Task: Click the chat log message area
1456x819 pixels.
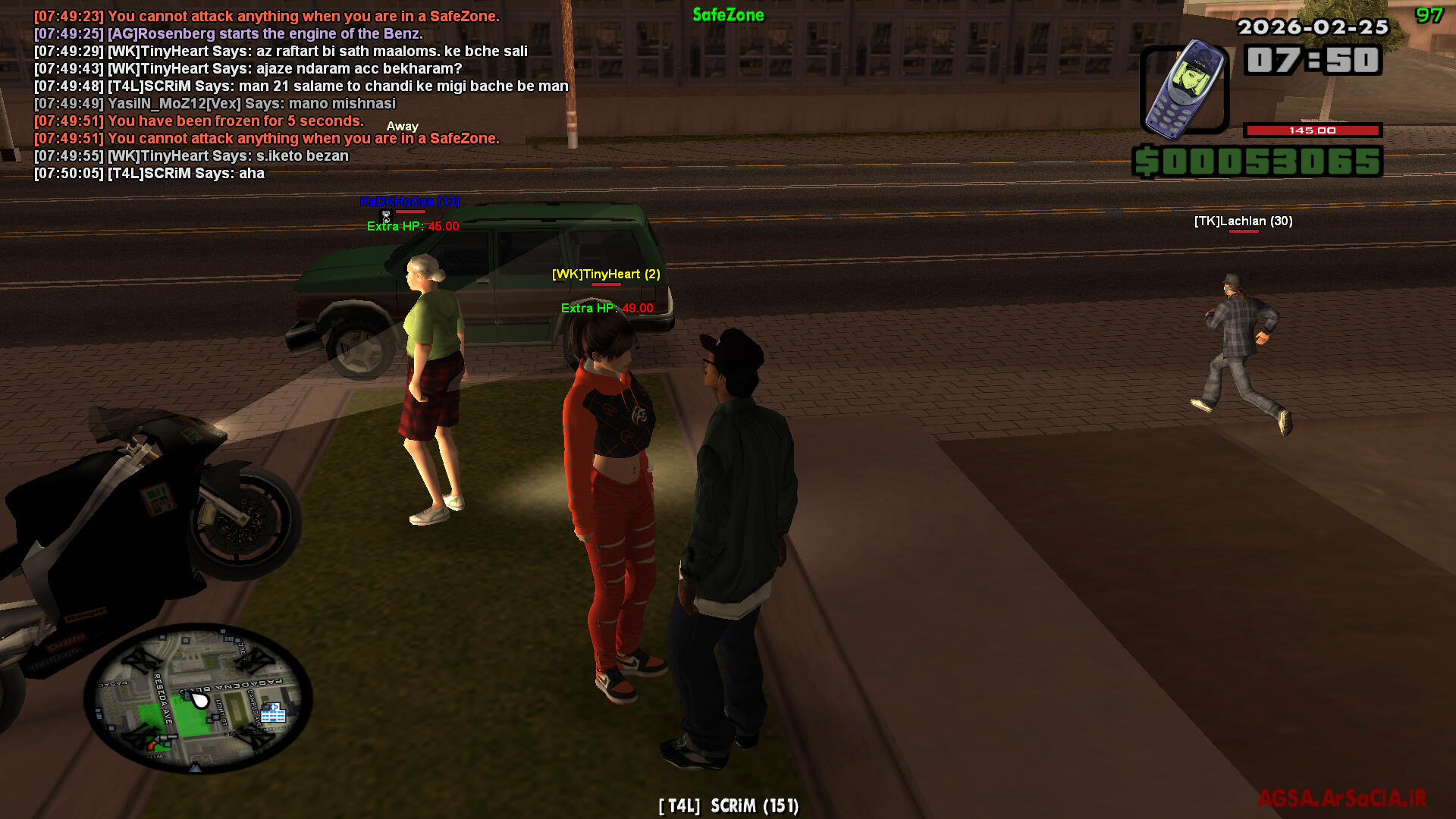Action: tap(301, 95)
